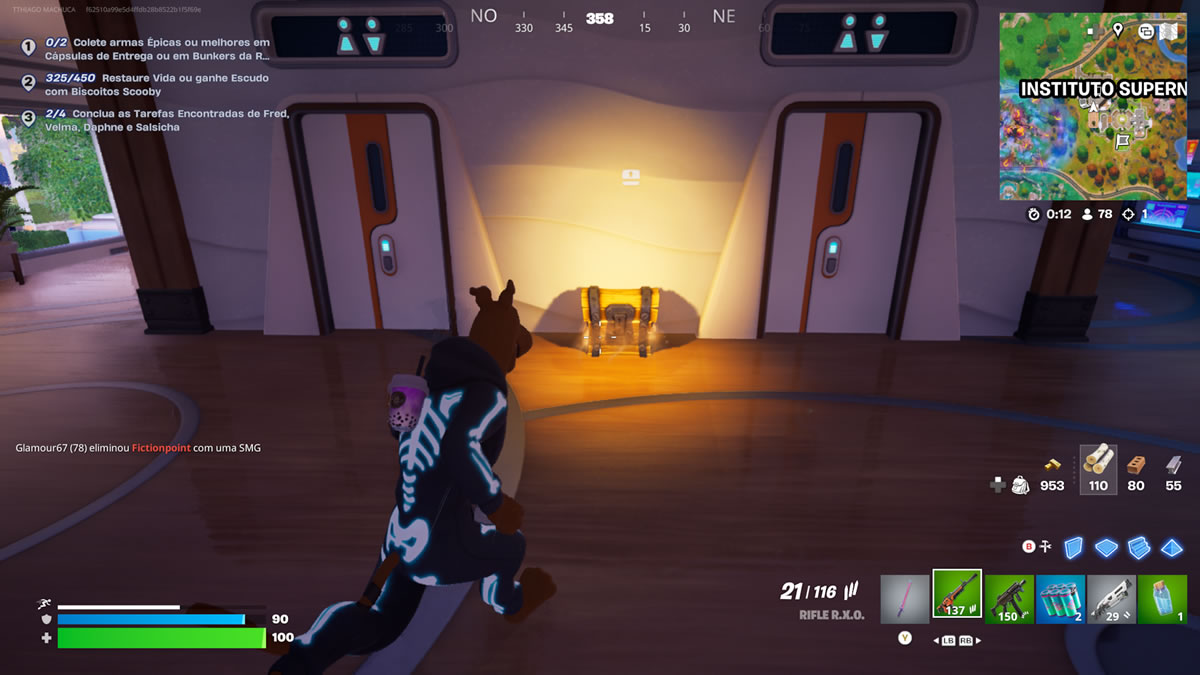Open the backpack inventory icon

[1020, 485]
